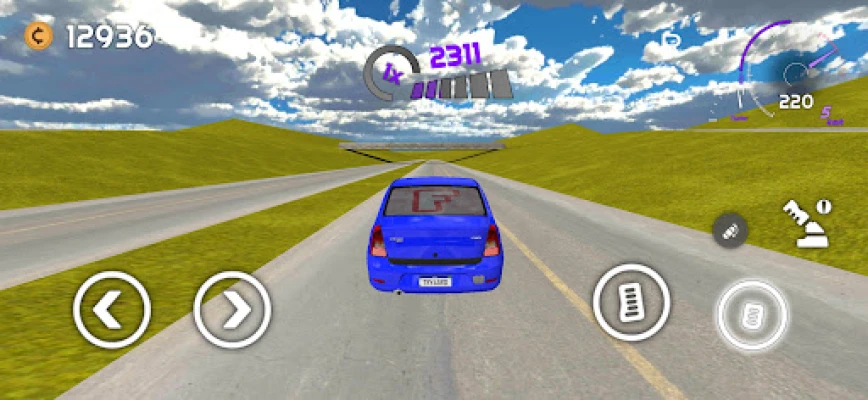Tap the brake pedal button
The width and height of the screenshot is (868, 400).
[x=631, y=302]
